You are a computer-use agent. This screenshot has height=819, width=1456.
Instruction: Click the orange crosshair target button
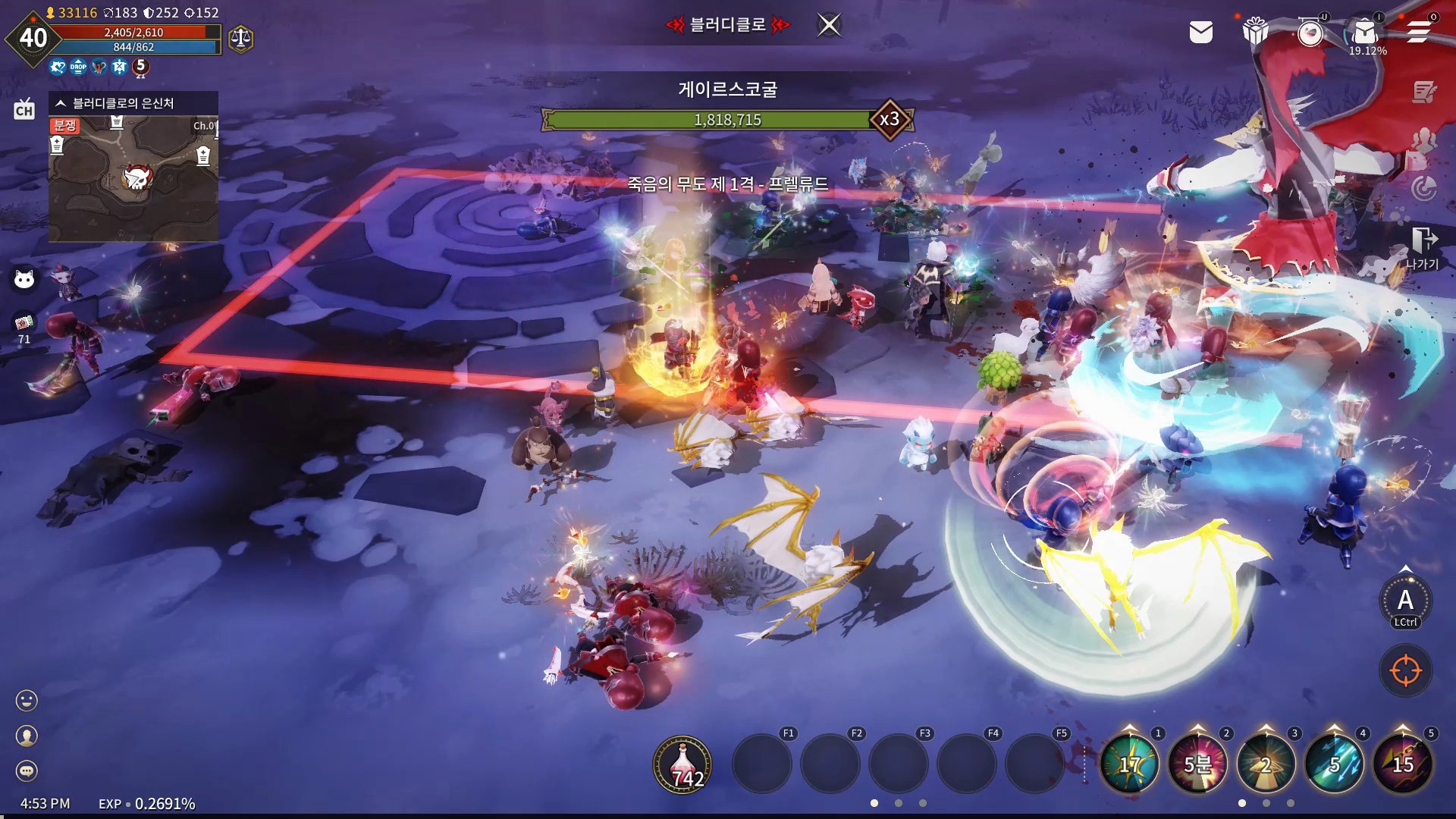click(1405, 670)
